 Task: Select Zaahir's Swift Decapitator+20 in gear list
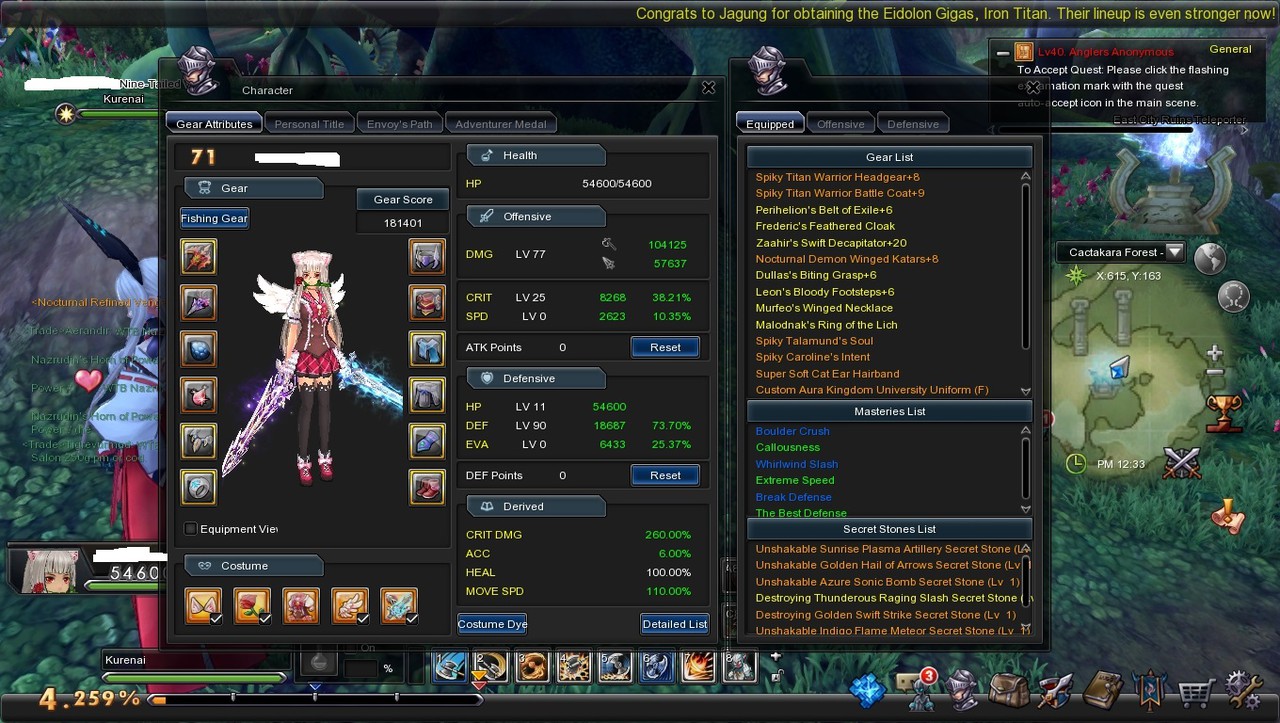coord(830,243)
